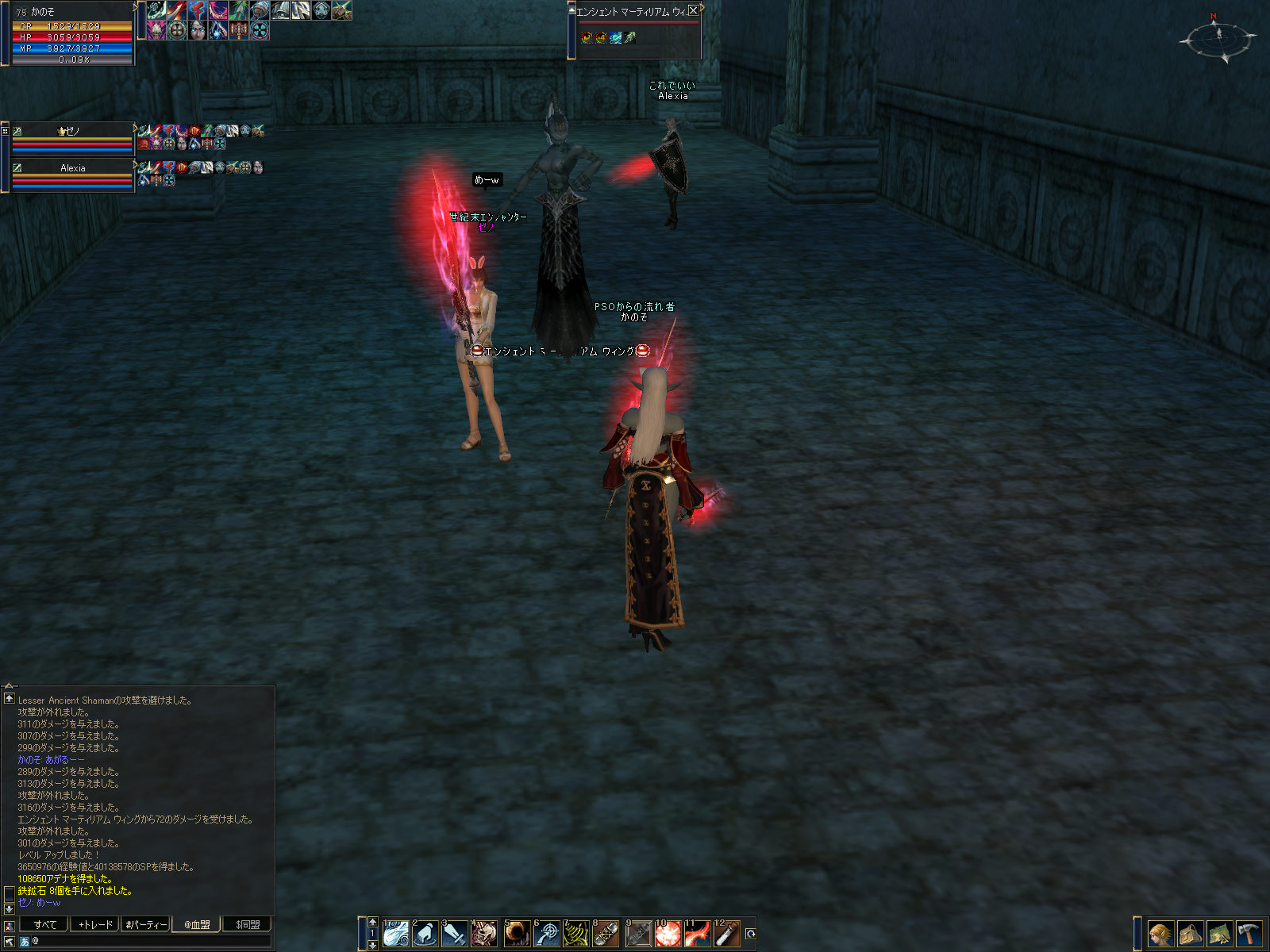This screenshot has height=952, width=1270.
Task: Cast the red burst skill in slot 10
Action: click(x=668, y=934)
